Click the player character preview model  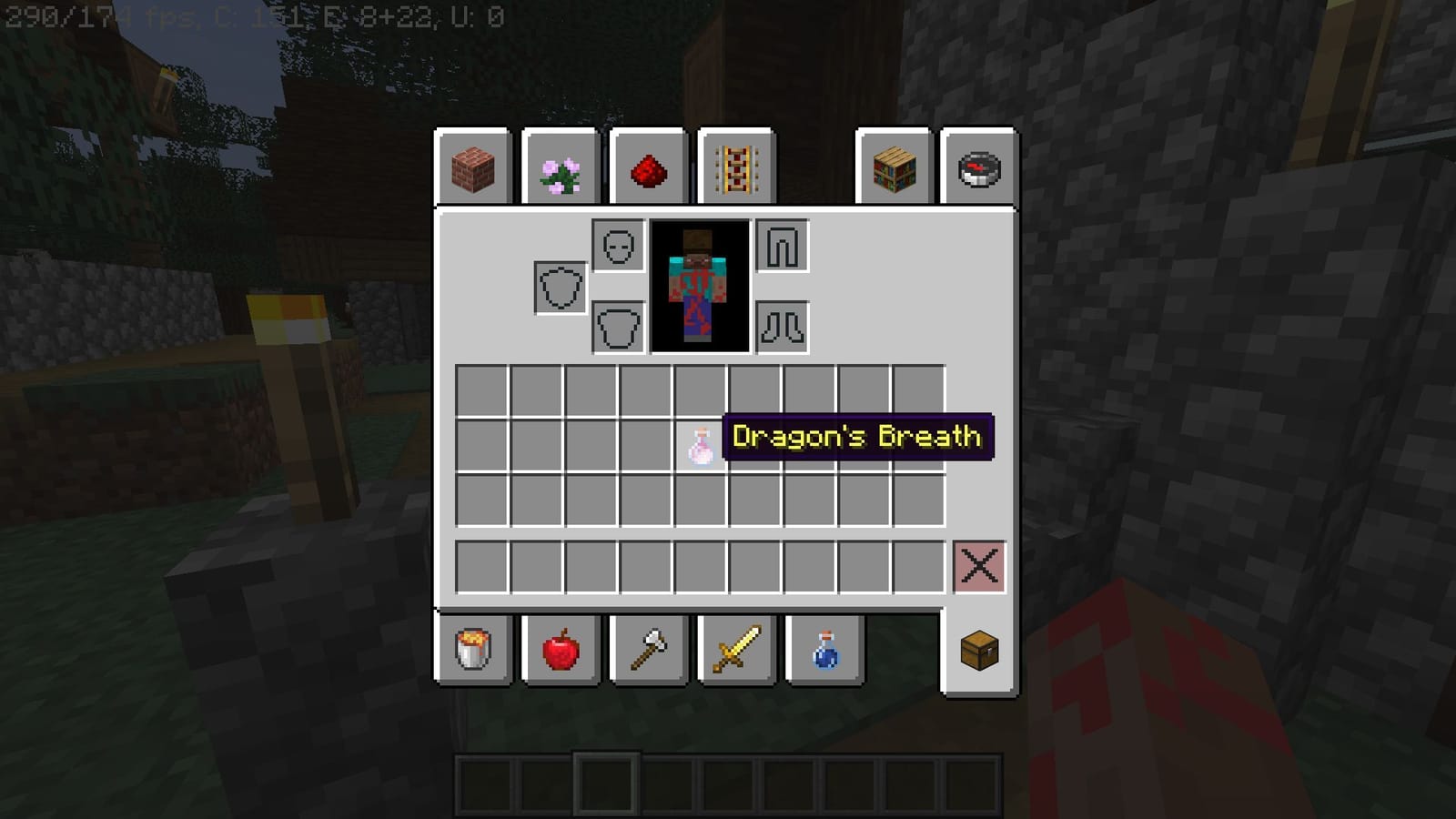coord(699,286)
